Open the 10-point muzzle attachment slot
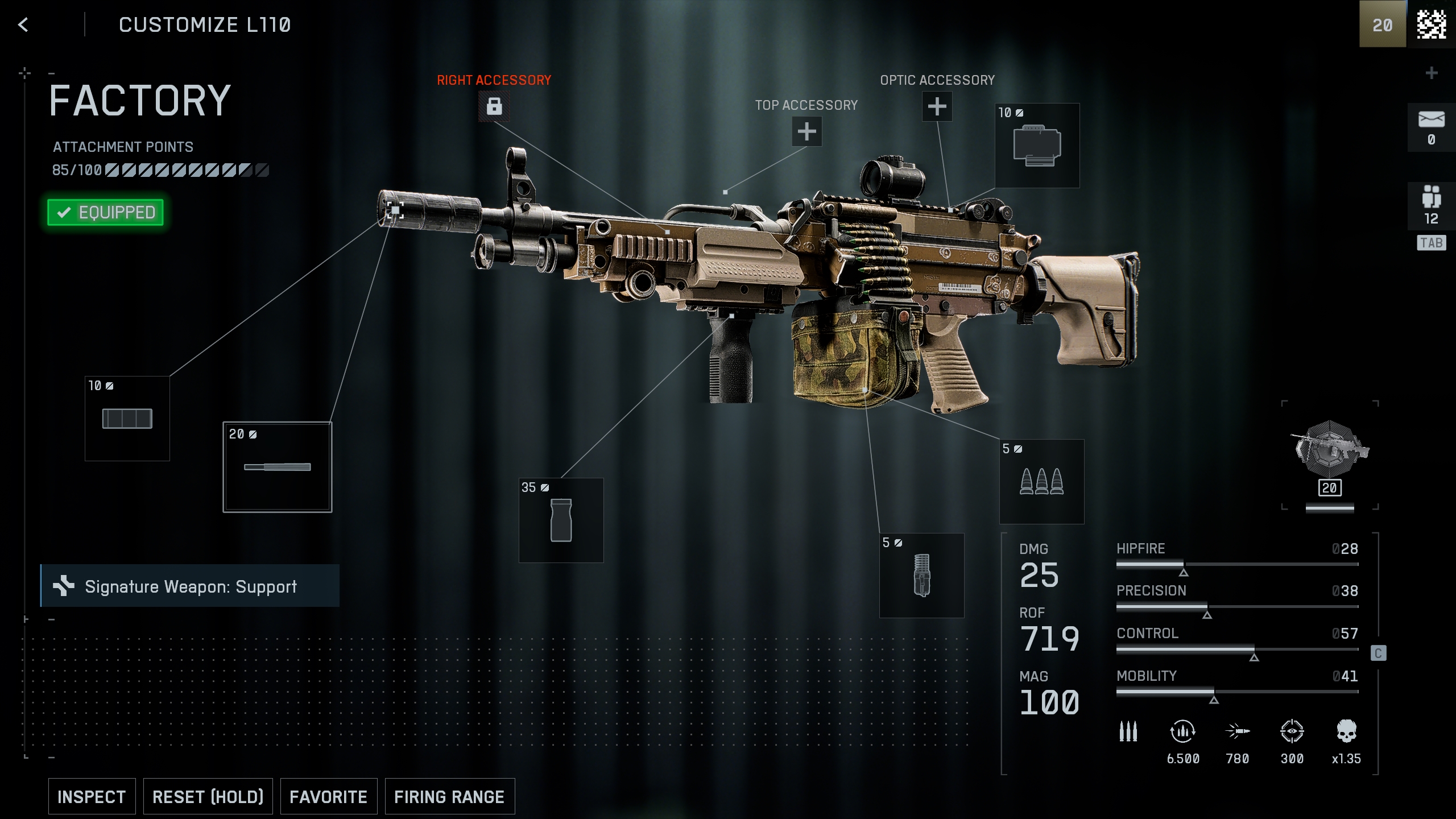Screen dimensions: 1456x819 127,419
